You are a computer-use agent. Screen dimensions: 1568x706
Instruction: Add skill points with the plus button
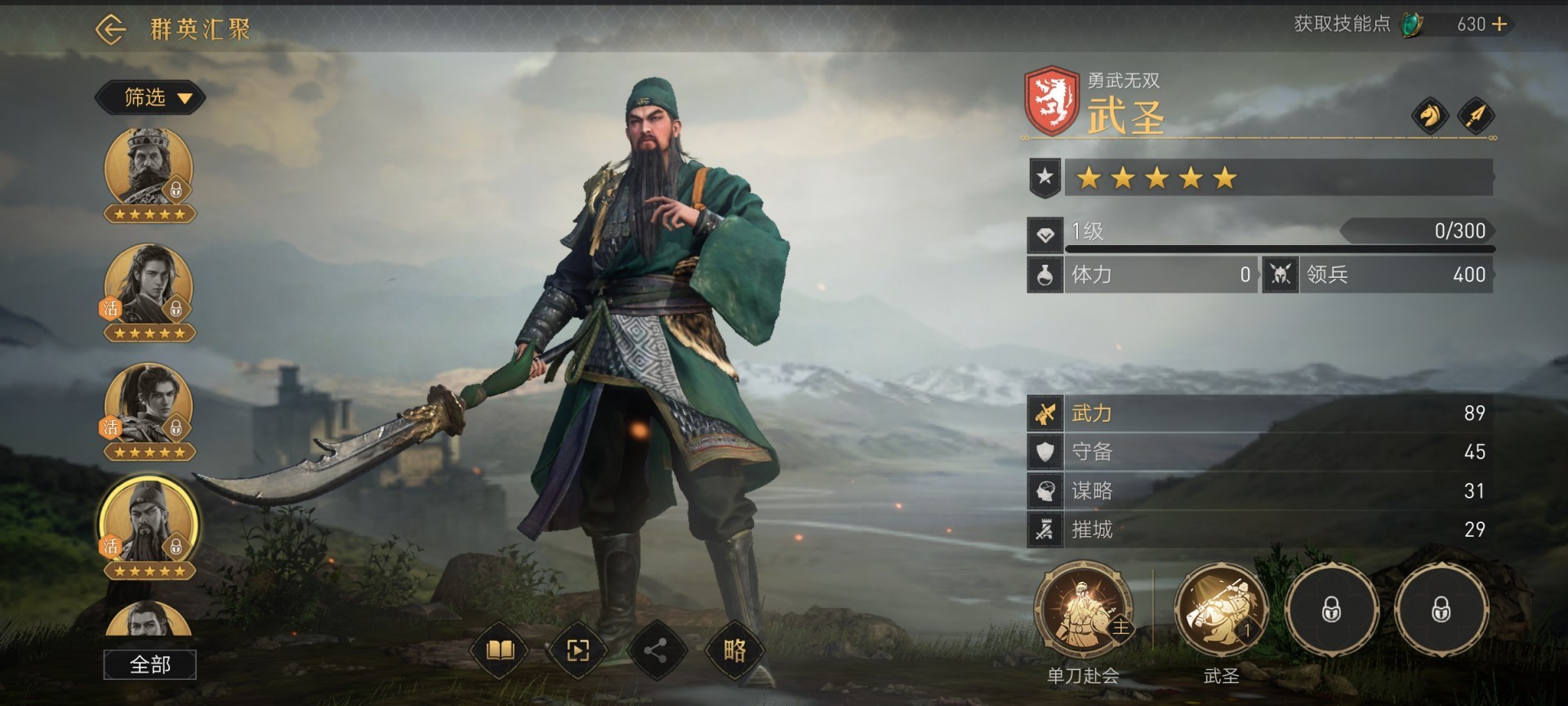1499,25
